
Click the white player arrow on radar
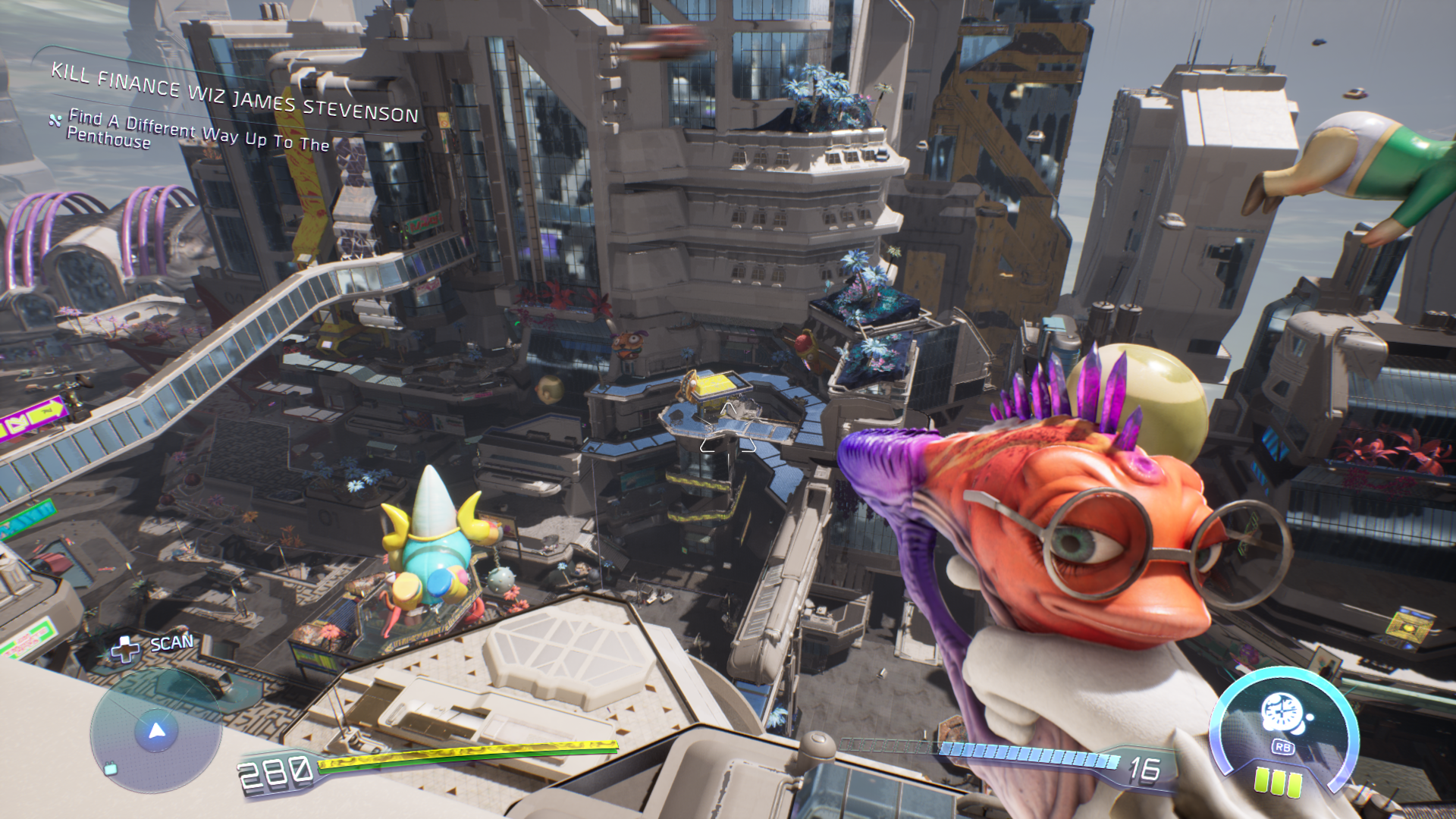pos(157,730)
